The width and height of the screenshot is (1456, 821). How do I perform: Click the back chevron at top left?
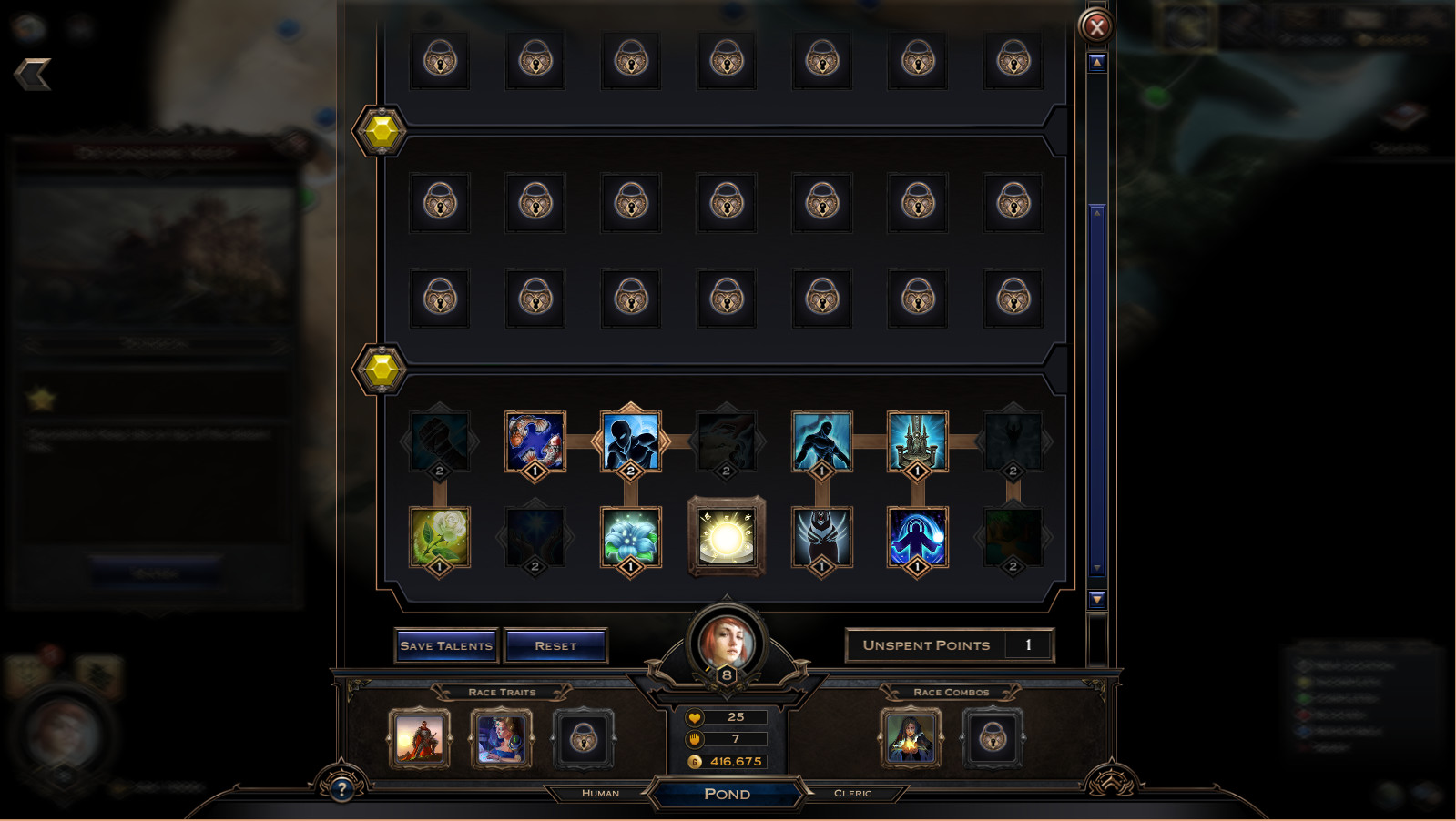(34, 75)
